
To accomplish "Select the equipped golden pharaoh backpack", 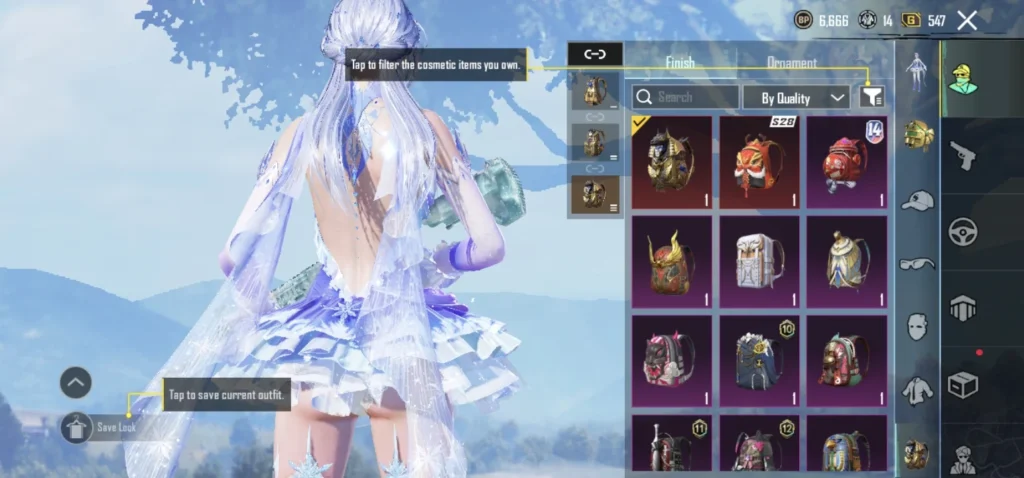I will pyautogui.click(x=671, y=161).
